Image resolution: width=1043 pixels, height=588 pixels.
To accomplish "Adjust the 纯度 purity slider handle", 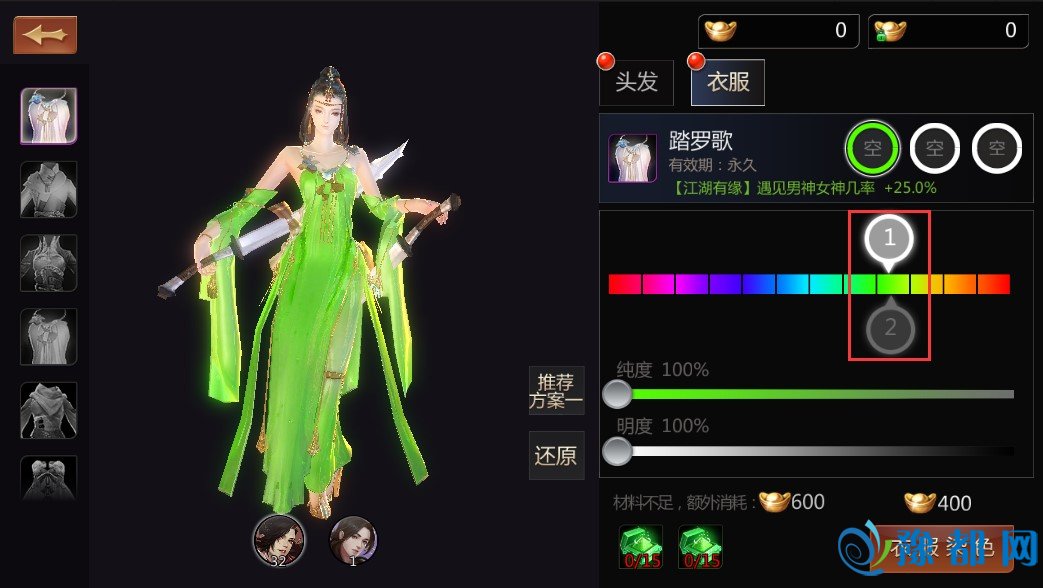I will [618, 394].
